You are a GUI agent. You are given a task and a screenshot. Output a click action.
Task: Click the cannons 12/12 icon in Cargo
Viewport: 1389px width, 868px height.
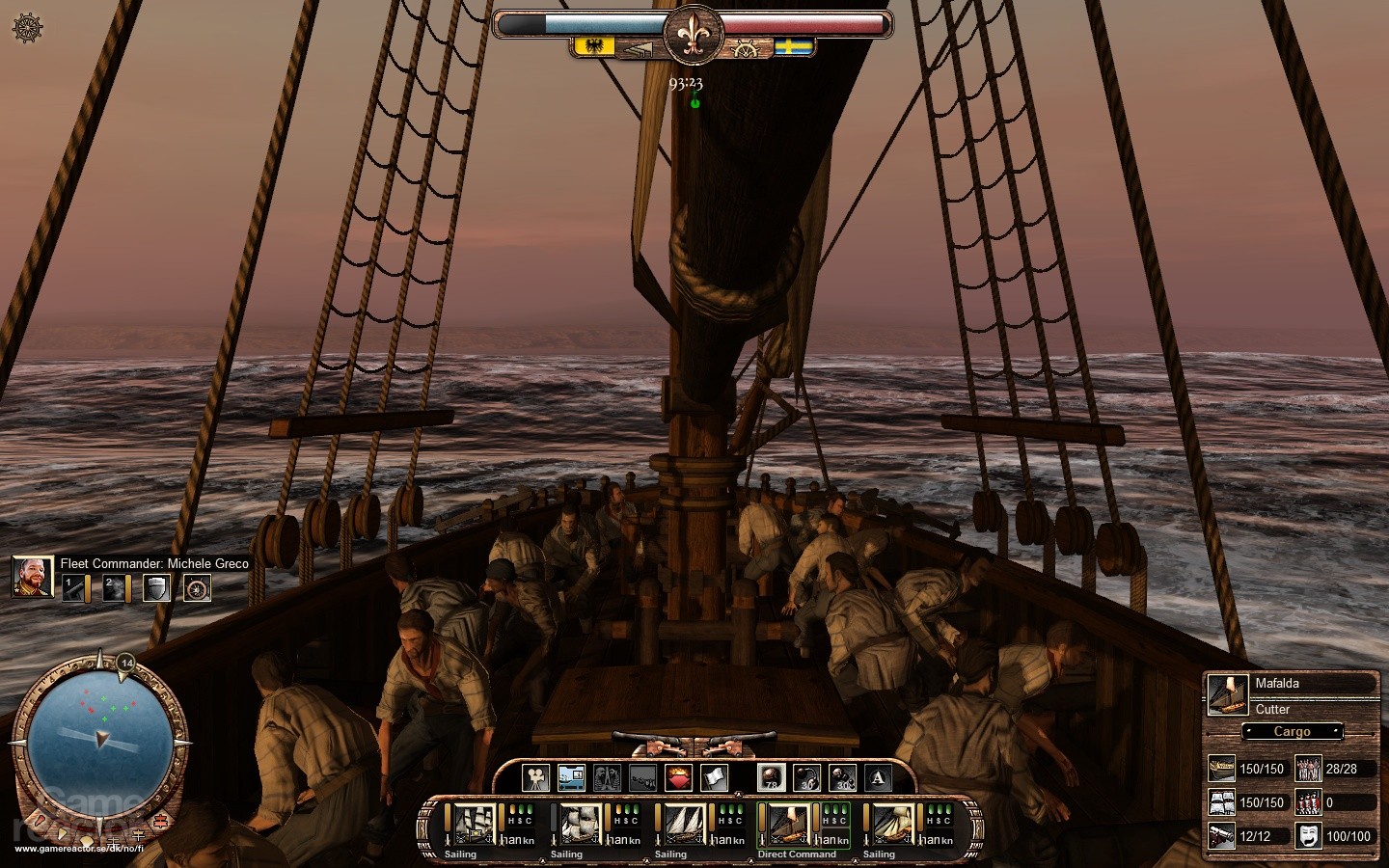[x=1220, y=835]
